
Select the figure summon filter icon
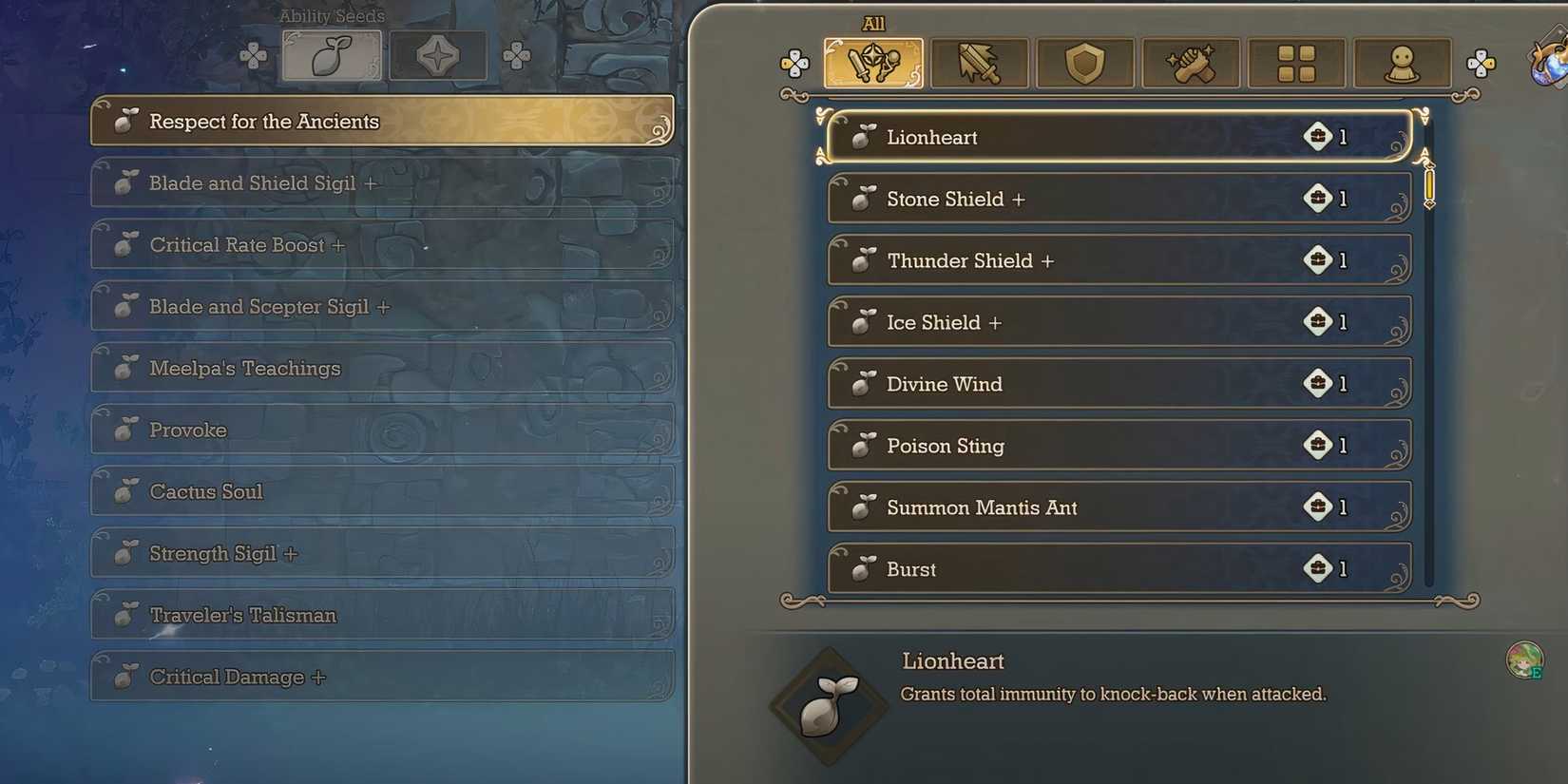1402,63
